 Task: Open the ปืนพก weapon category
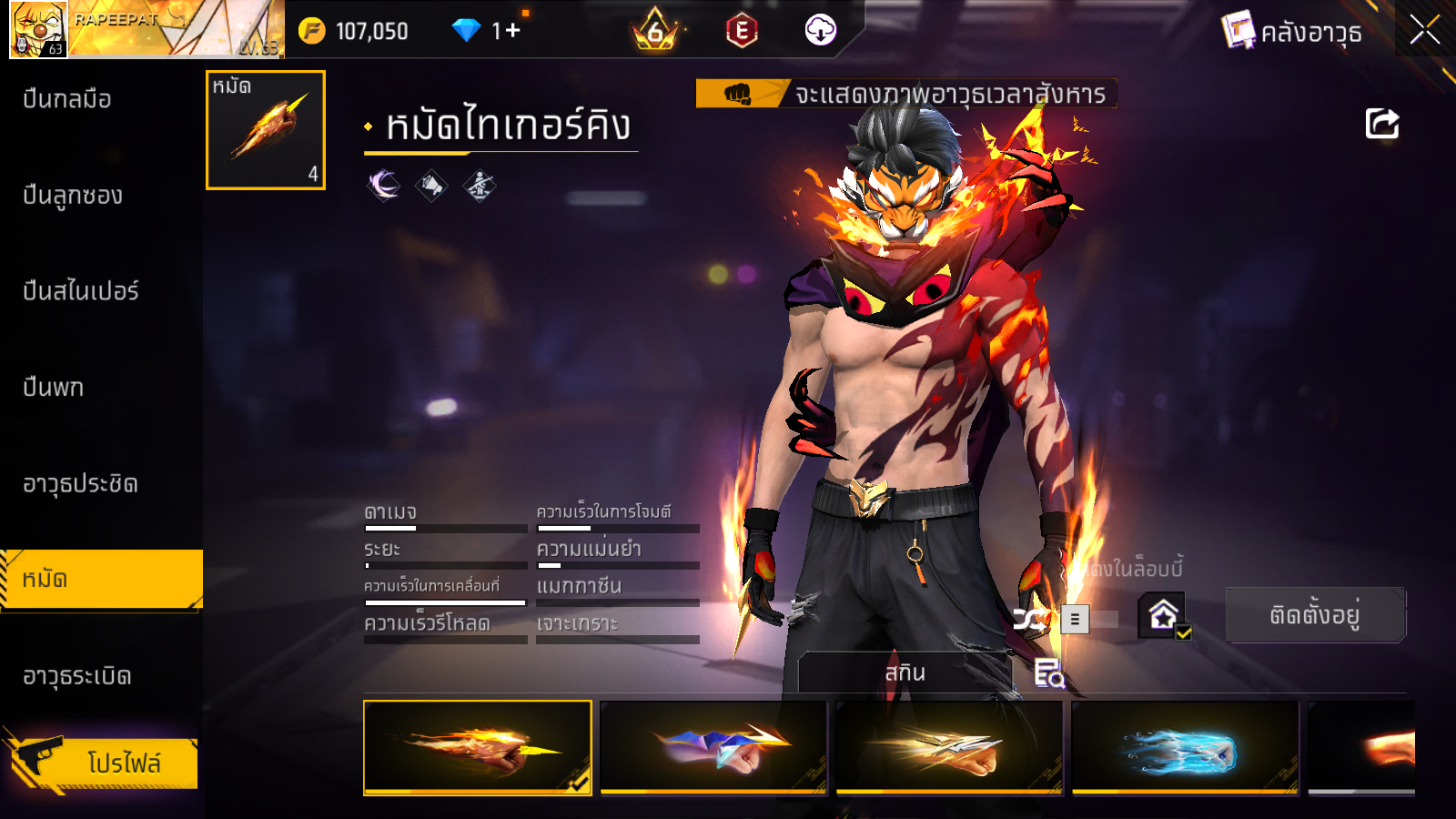pyautogui.click(x=54, y=388)
